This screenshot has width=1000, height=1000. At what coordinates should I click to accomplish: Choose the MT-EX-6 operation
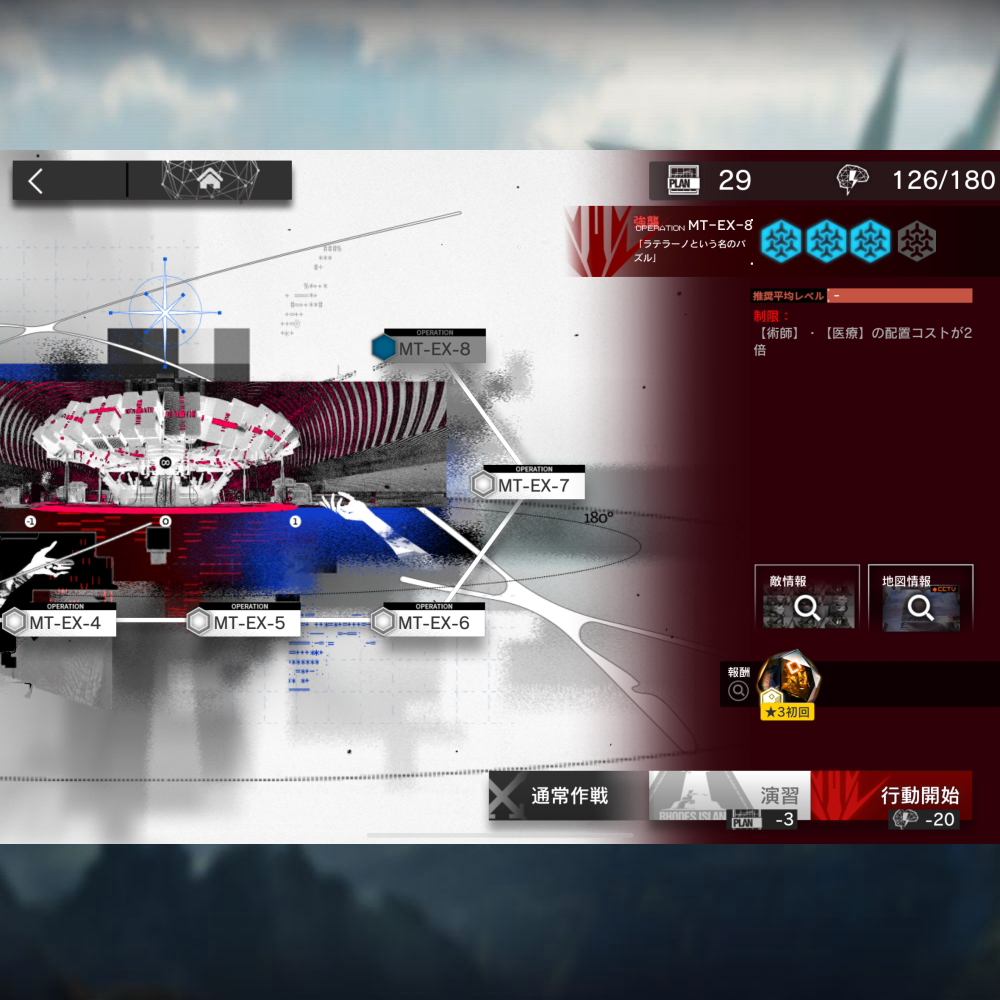pyautogui.click(x=428, y=622)
